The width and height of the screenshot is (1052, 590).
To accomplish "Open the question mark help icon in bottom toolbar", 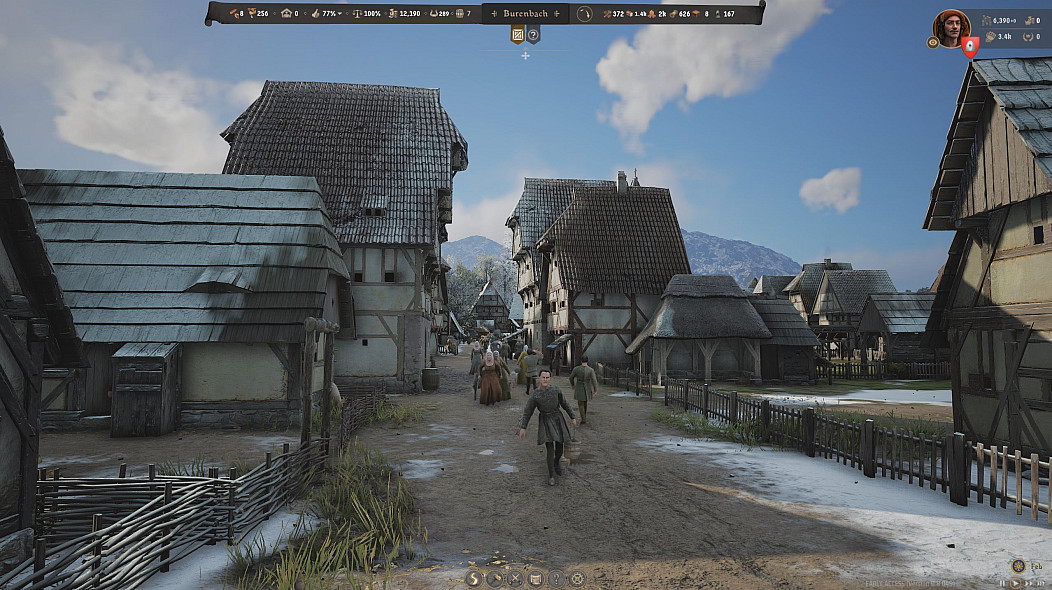I will [556, 578].
